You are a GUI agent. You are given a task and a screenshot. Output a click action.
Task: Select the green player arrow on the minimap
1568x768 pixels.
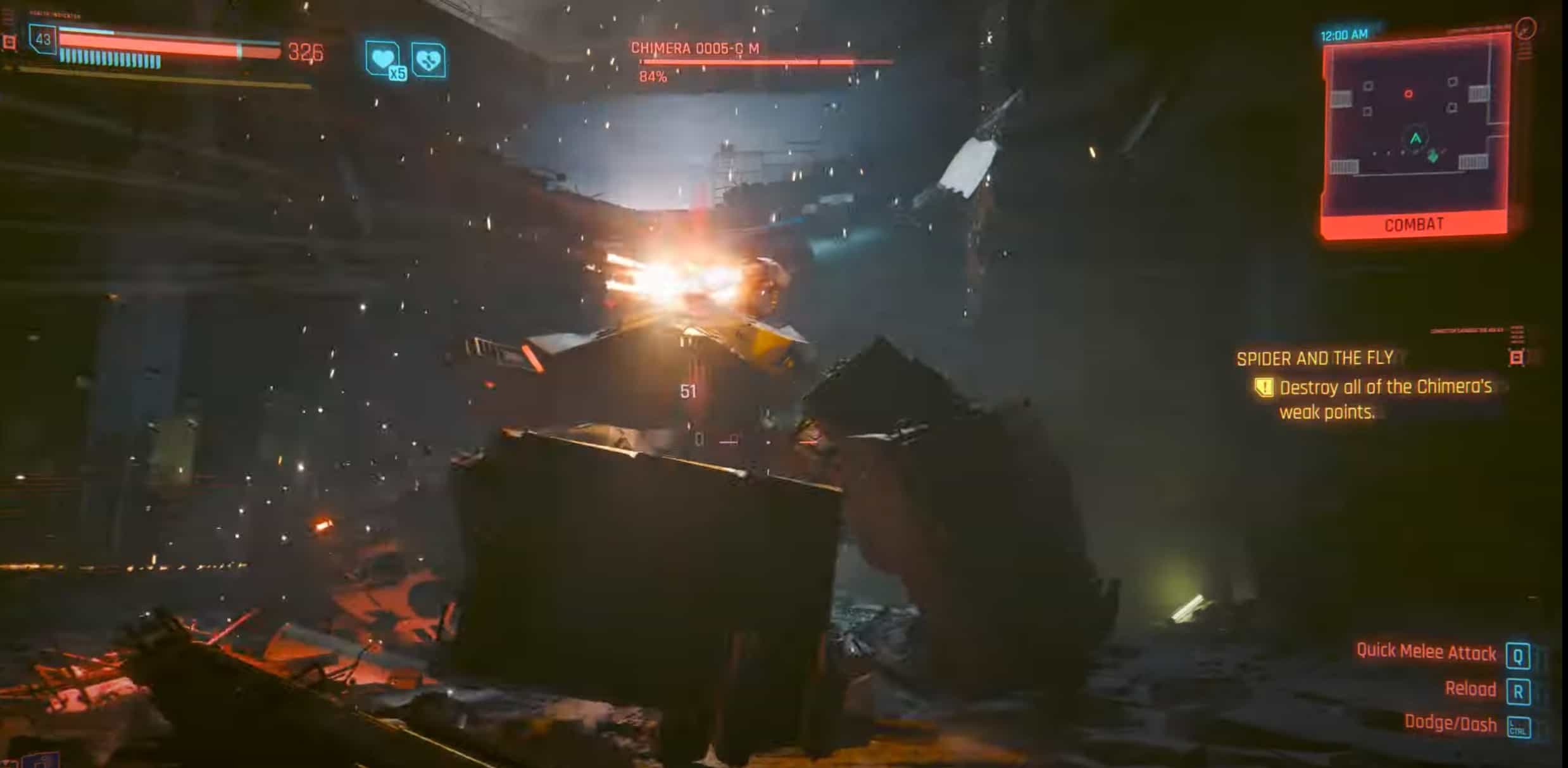click(x=1415, y=138)
